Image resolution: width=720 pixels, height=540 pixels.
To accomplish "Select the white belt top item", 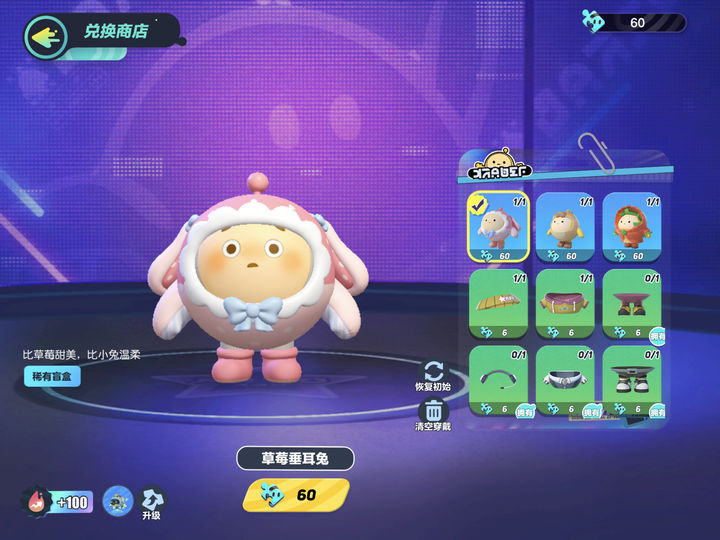I will [566, 380].
